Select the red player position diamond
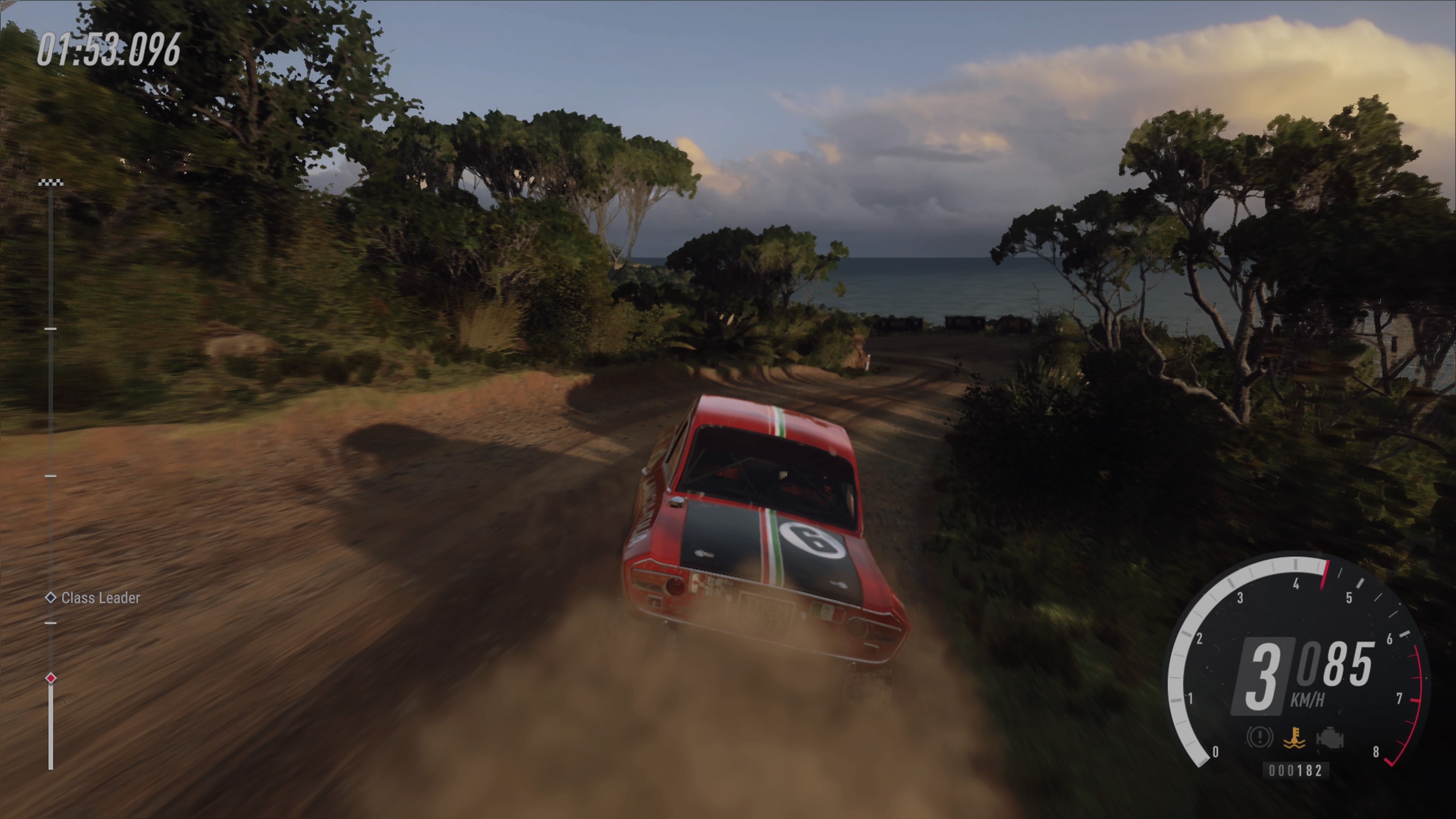This screenshot has height=819, width=1456. click(51, 678)
